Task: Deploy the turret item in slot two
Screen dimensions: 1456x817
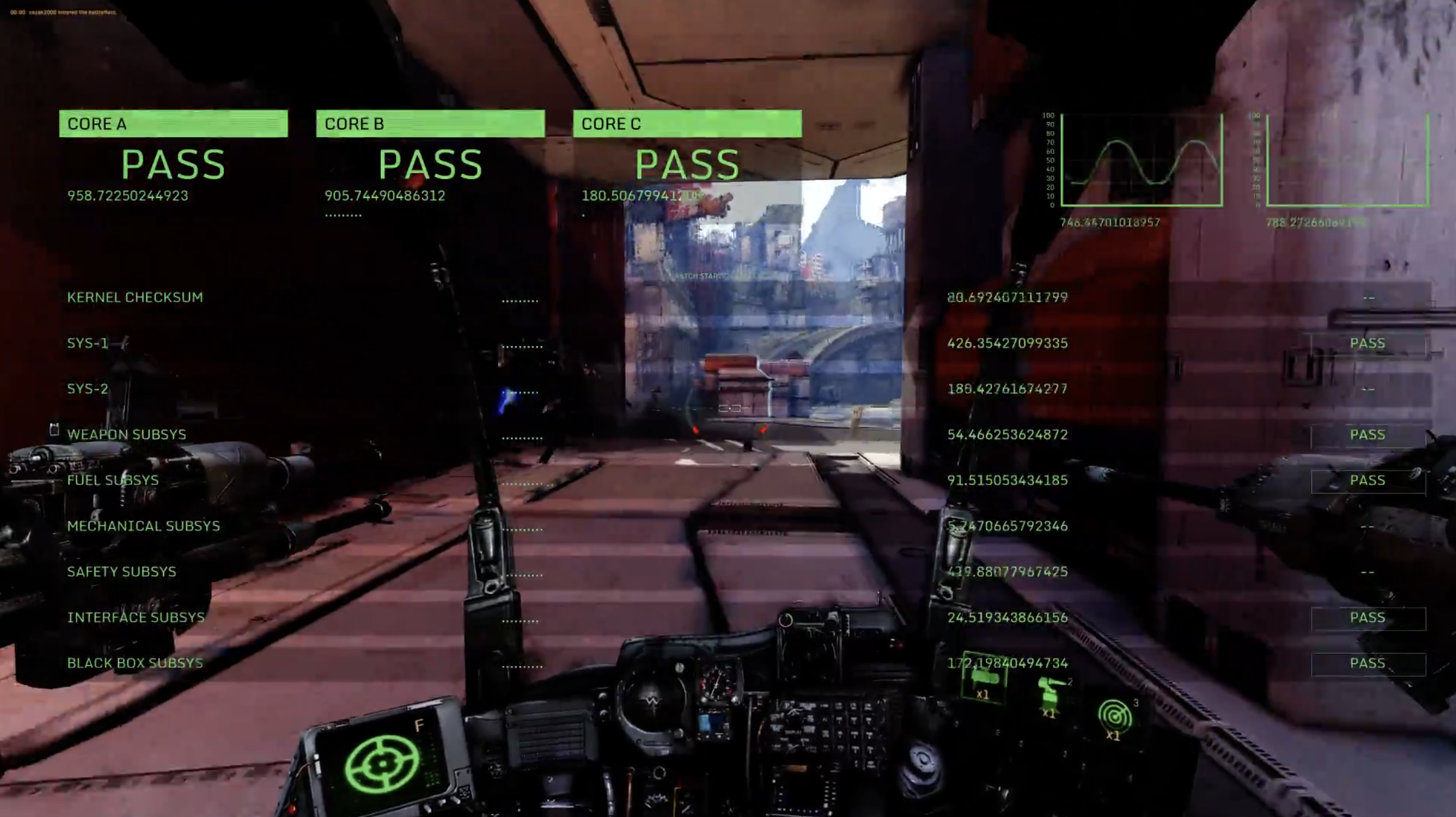Action: [x=1050, y=695]
